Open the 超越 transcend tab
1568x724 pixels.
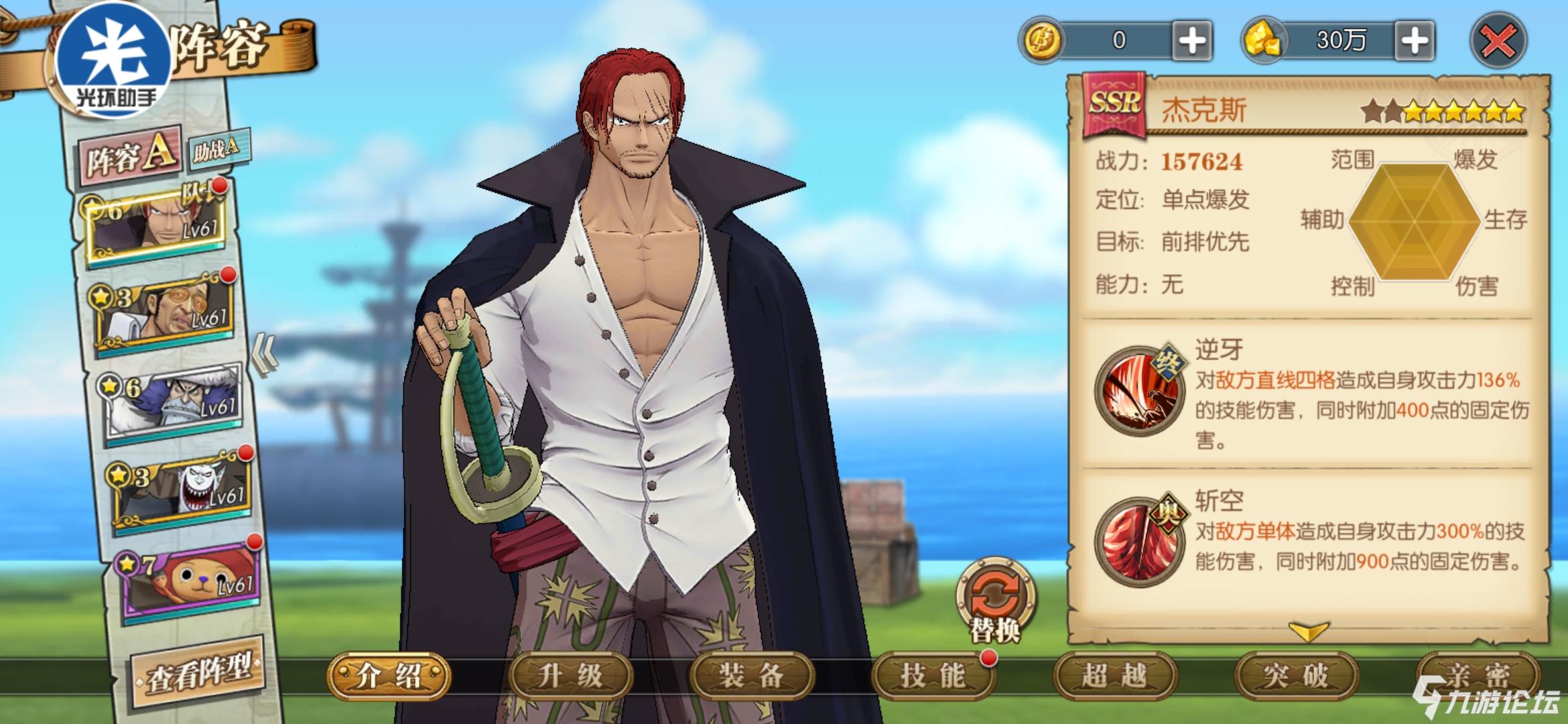coord(1114,676)
